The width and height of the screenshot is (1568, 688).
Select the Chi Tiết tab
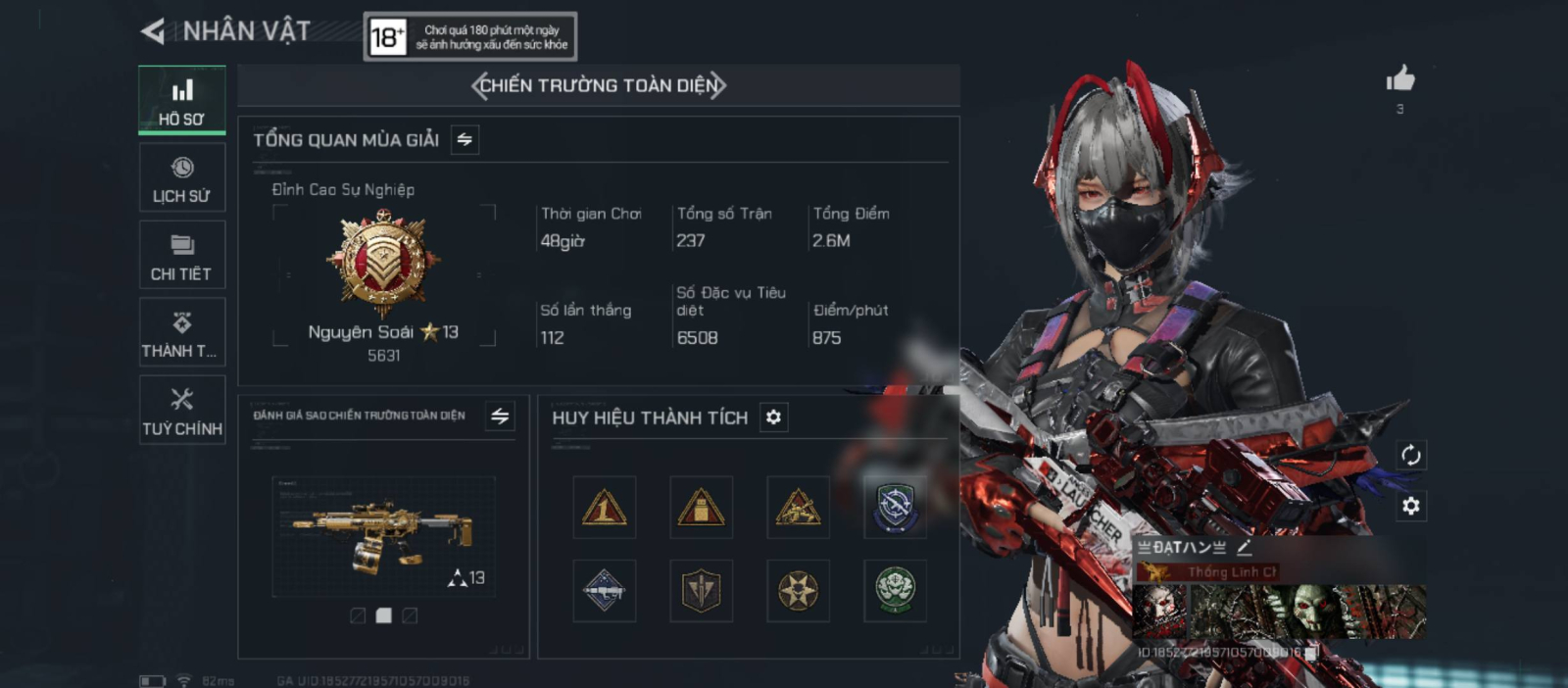182,255
